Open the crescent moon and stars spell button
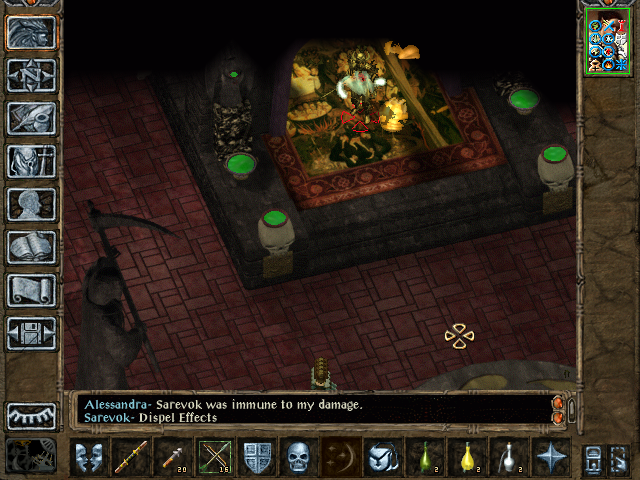Image resolution: width=640 pixels, height=480 pixels. (x=342, y=458)
